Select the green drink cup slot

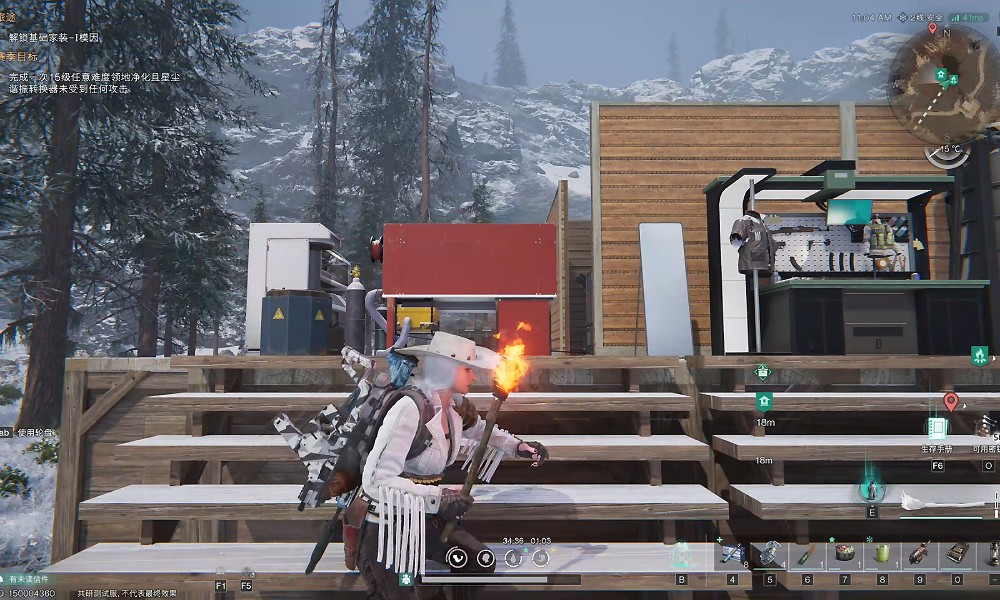click(x=882, y=553)
